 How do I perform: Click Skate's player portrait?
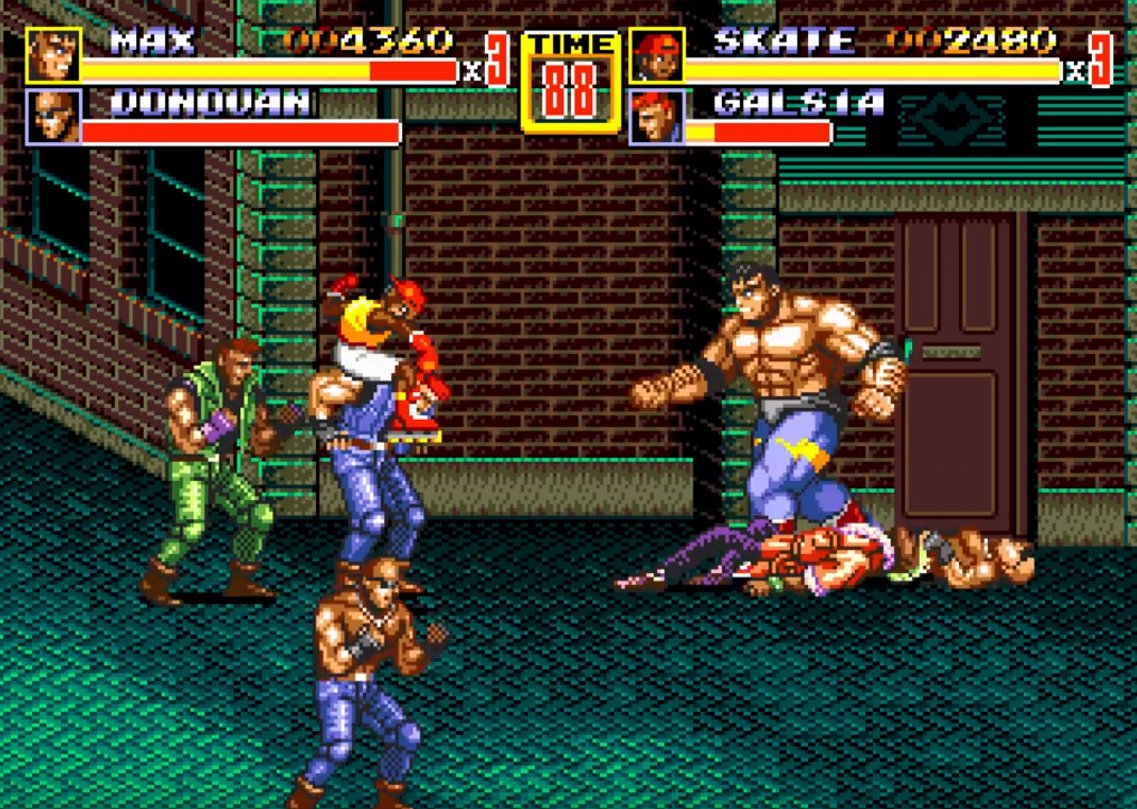[657, 56]
